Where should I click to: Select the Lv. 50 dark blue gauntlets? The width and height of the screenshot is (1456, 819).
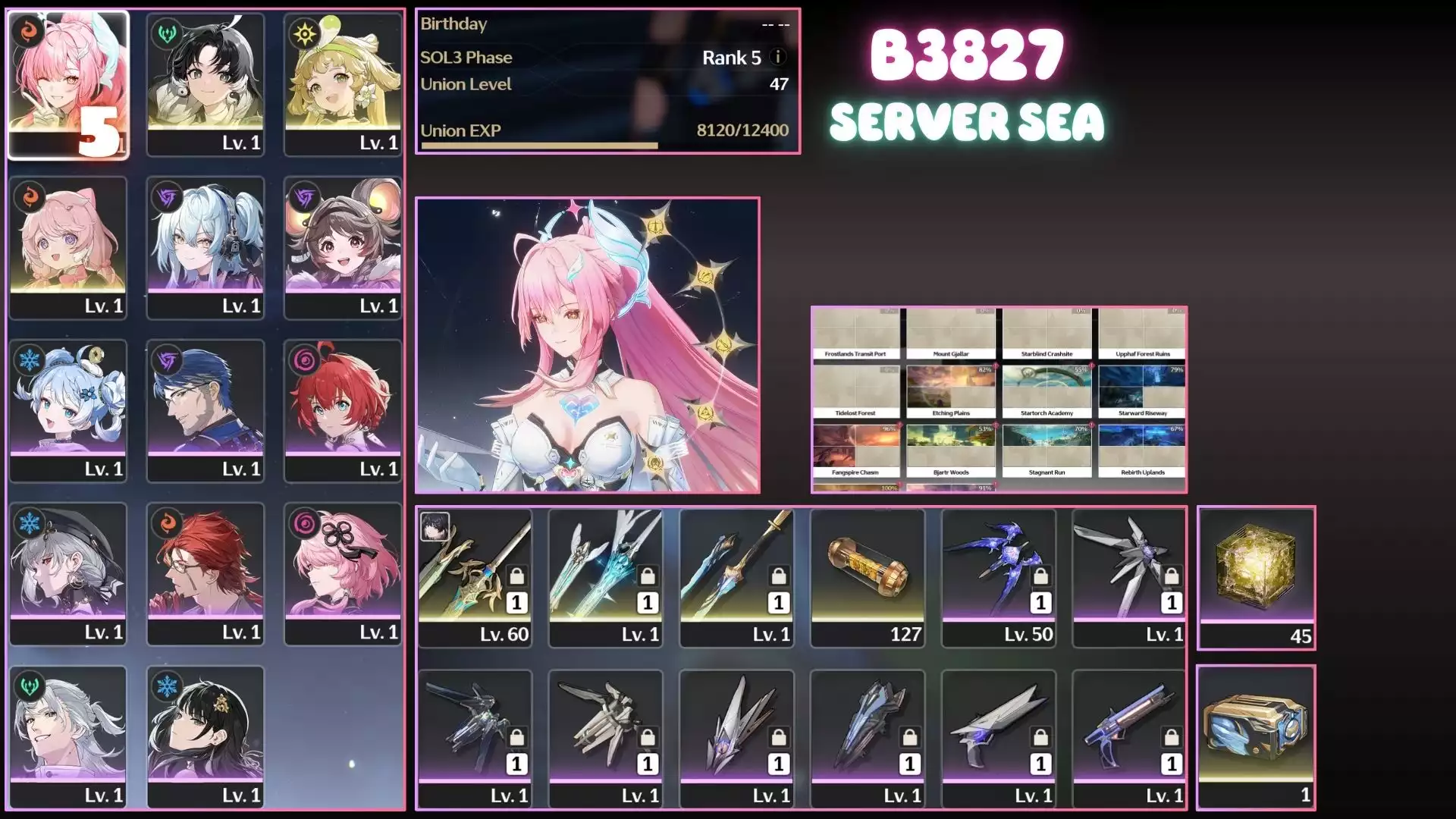click(999, 578)
